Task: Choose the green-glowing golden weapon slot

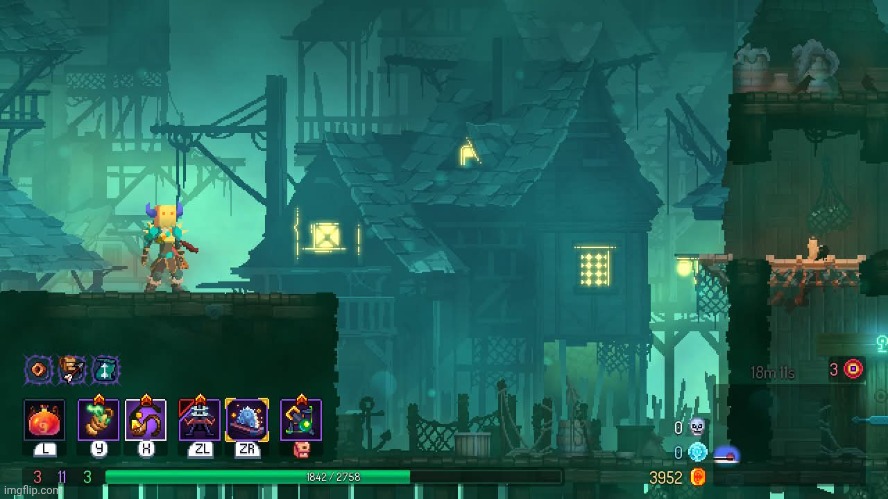Action: pyautogui.click(x=98, y=420)
